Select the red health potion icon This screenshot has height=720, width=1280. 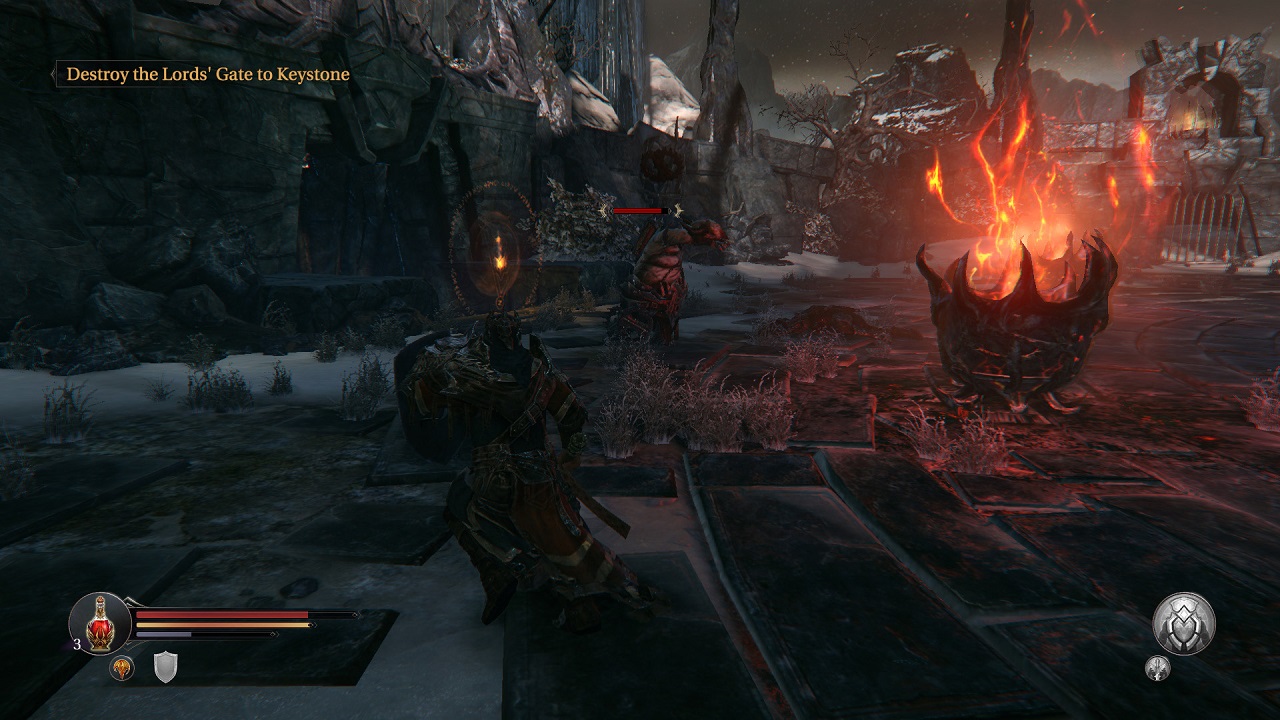100,623
